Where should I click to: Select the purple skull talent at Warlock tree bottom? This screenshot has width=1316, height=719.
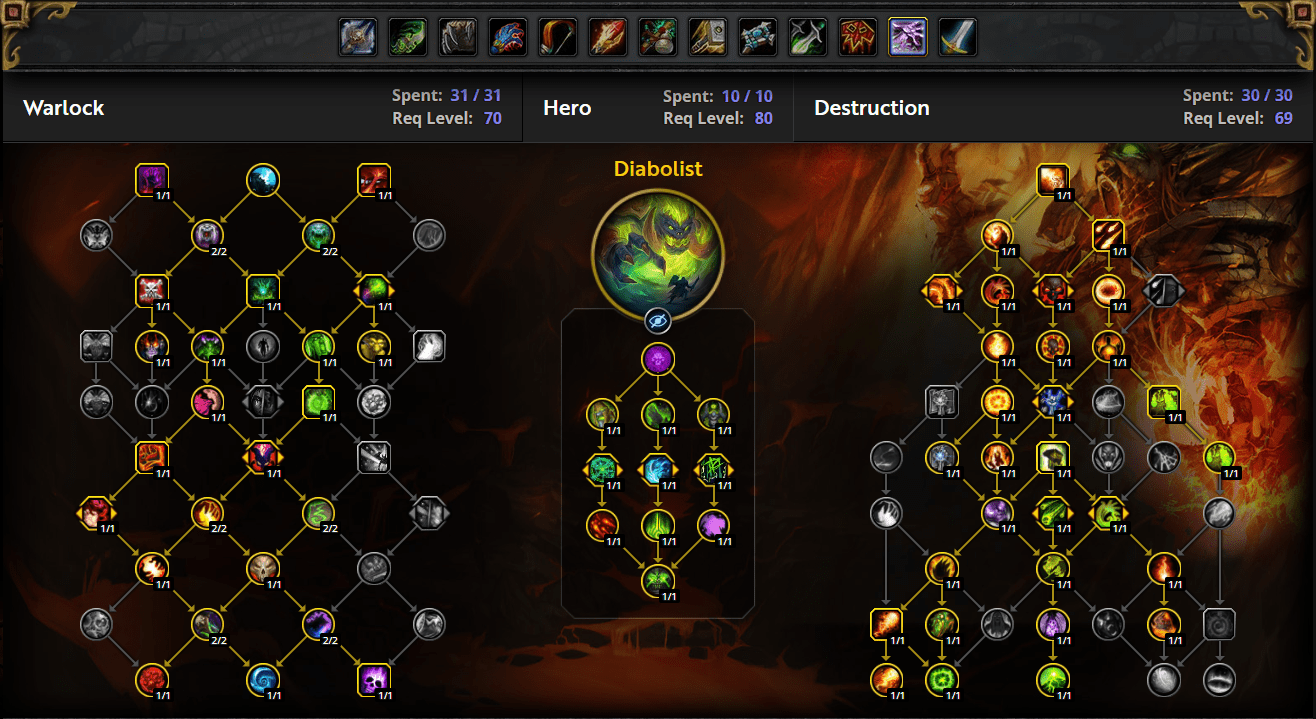[x=374, y=680]
